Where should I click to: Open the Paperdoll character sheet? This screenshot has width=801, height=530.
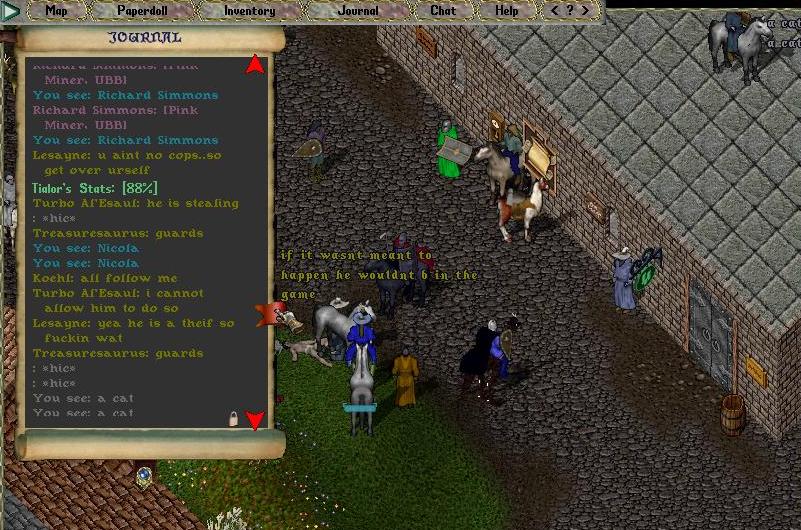tap(142, 11)
